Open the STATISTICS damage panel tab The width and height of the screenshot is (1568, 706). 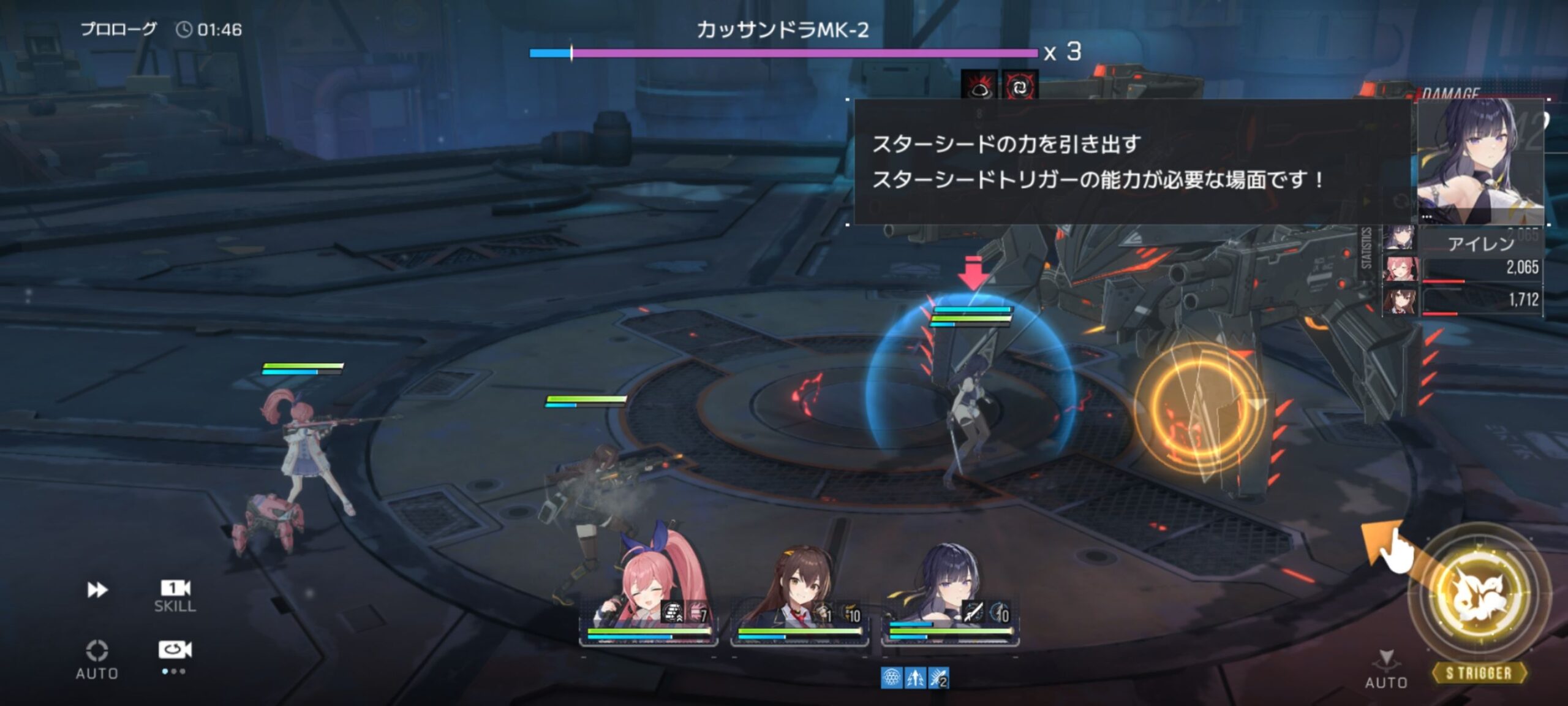pyautogui.click(x=1365, y=248)
